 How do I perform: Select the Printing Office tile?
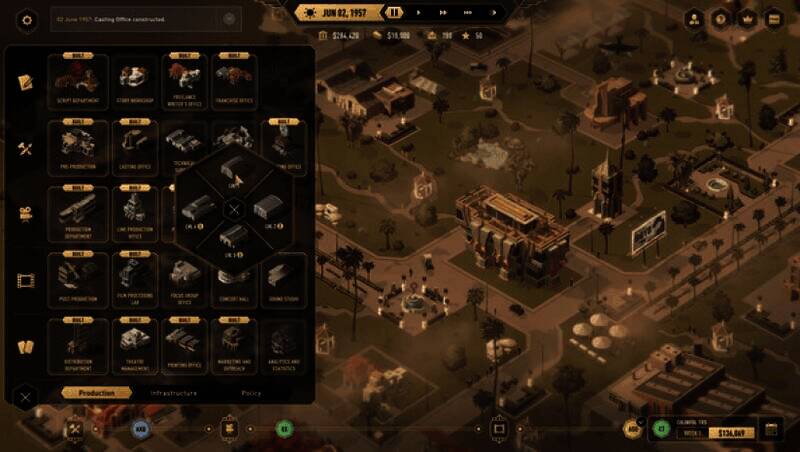click(184, 344)
